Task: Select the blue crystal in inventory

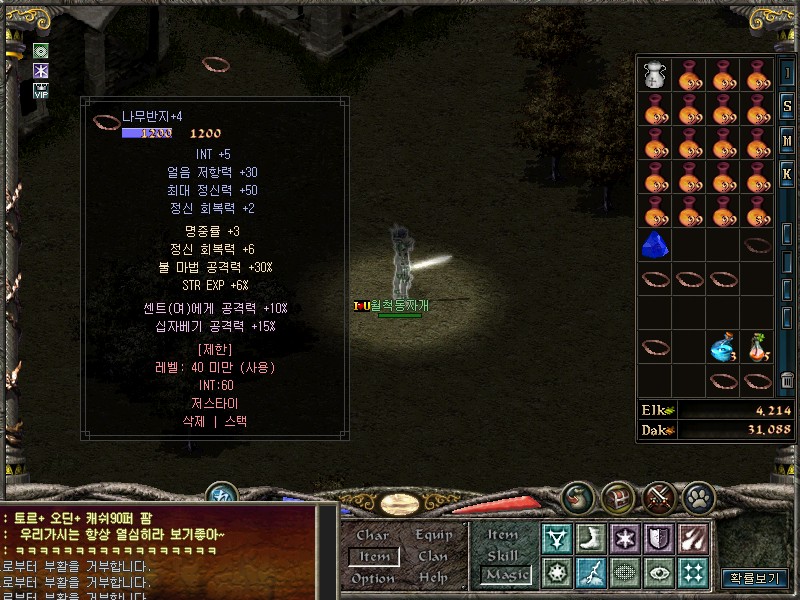Action: pos(655,244)
